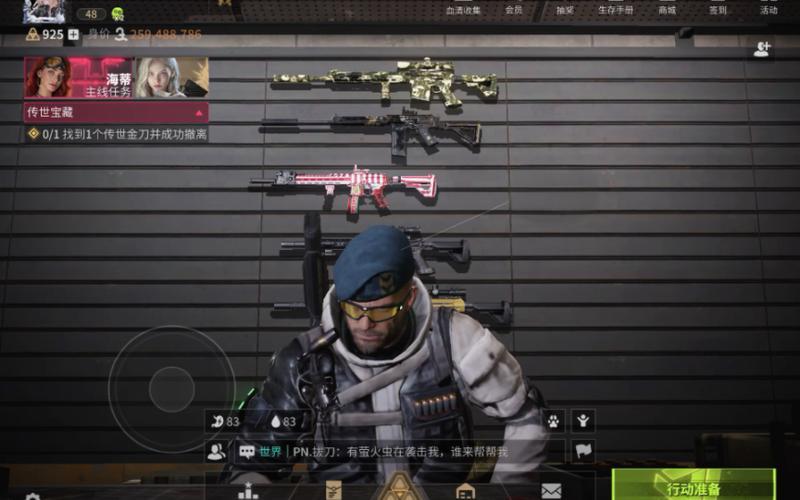Open the world chat message box
The image size is (800, 500).
400,452
